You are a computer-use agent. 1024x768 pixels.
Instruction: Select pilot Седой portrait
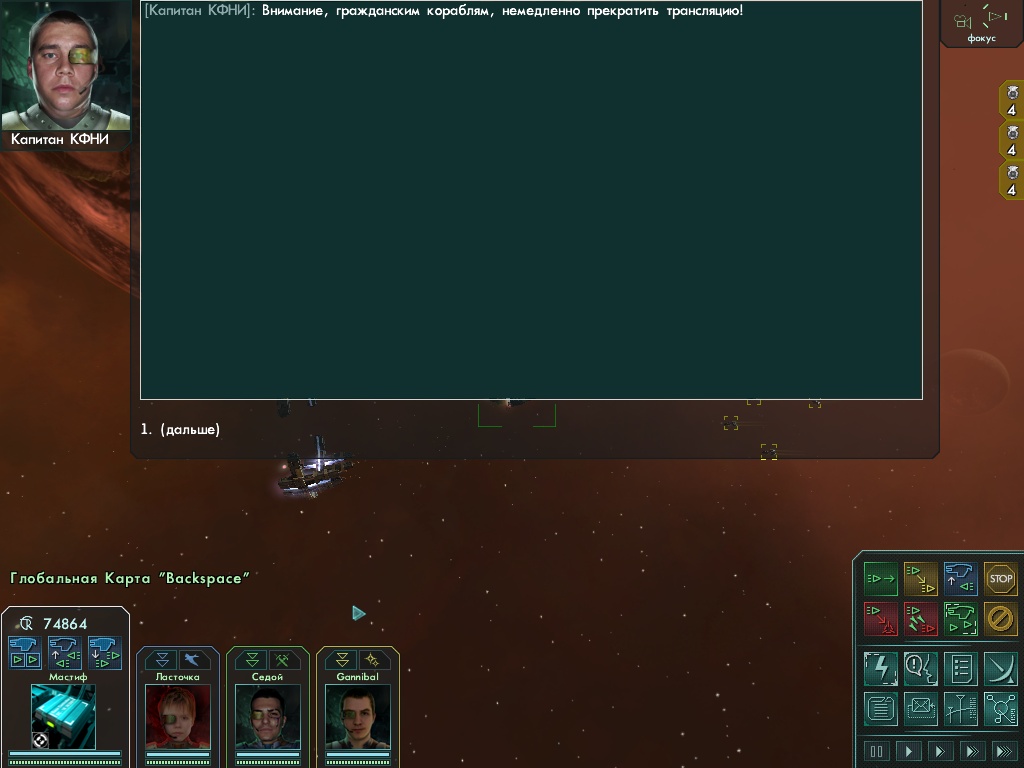click(x=267, y=716)
